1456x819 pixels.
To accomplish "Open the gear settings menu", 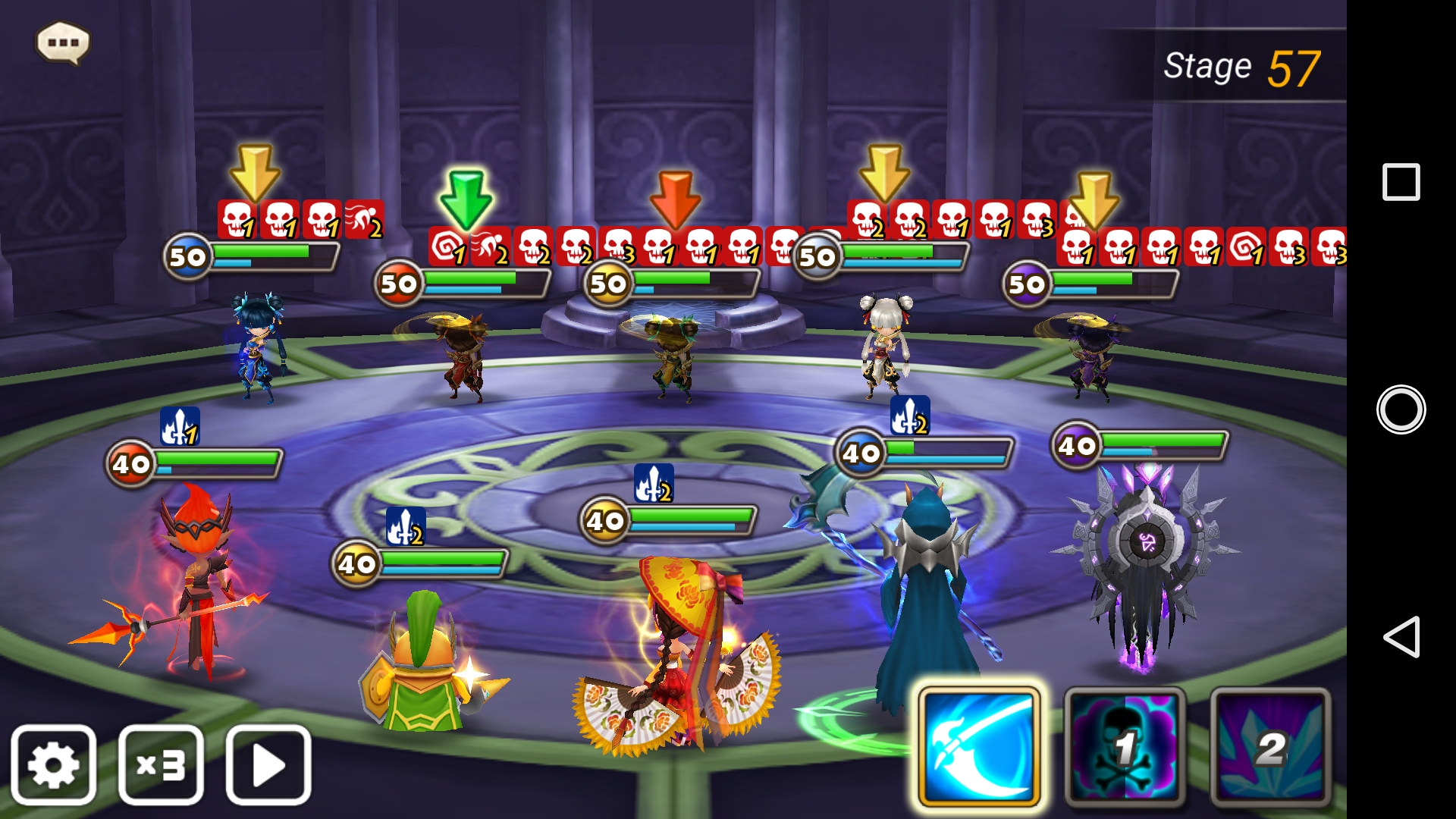I will pos(53,764).
